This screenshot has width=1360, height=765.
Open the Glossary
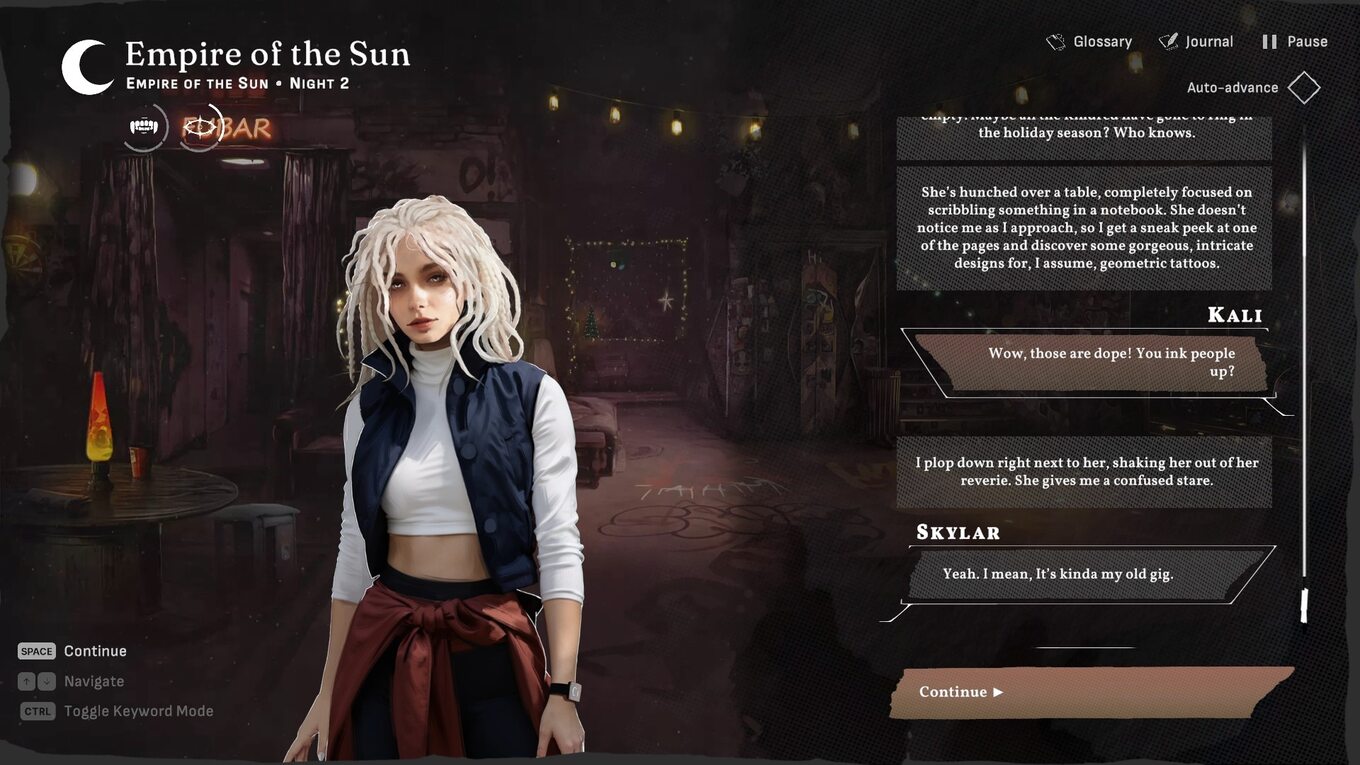(1089, 42)
